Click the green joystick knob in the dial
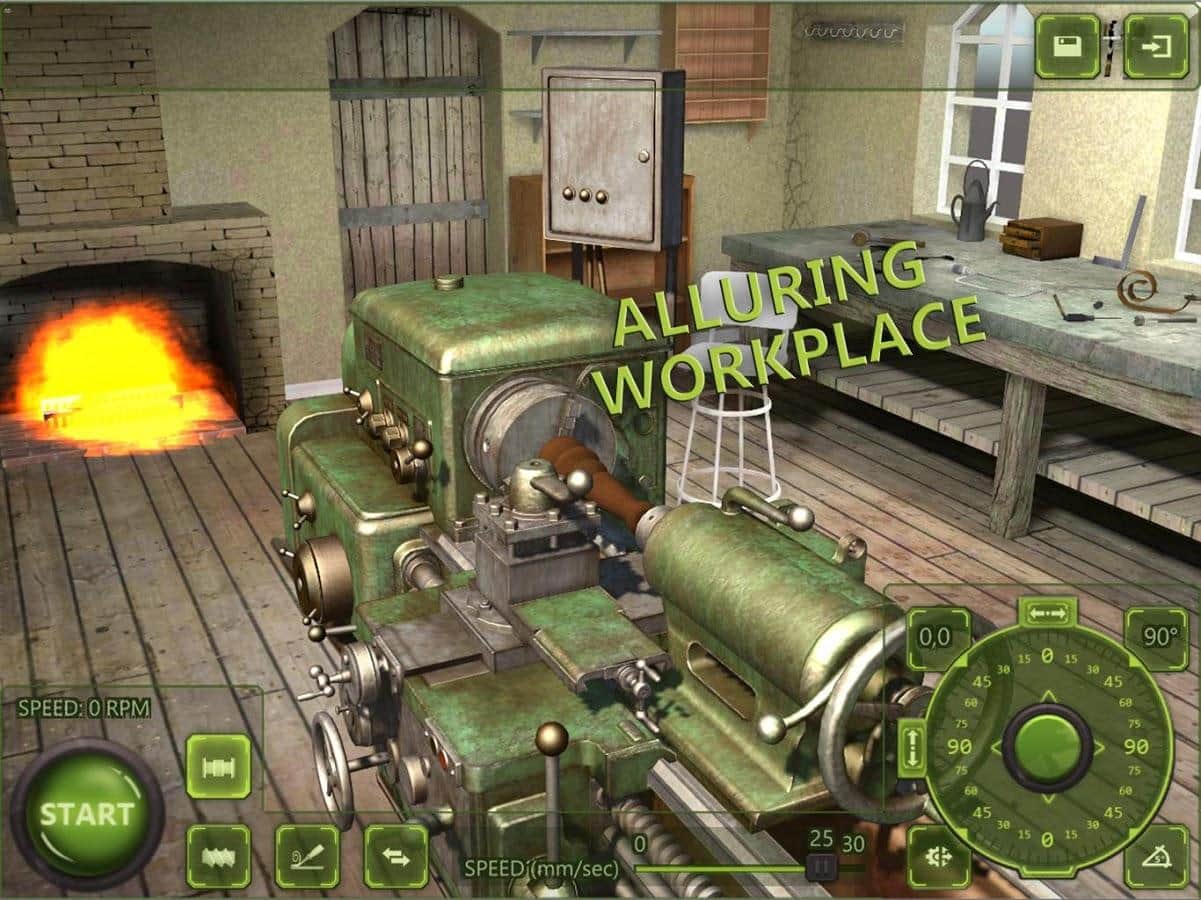The height and width of the screenshot is (900, 1201). pos(1047,747)
